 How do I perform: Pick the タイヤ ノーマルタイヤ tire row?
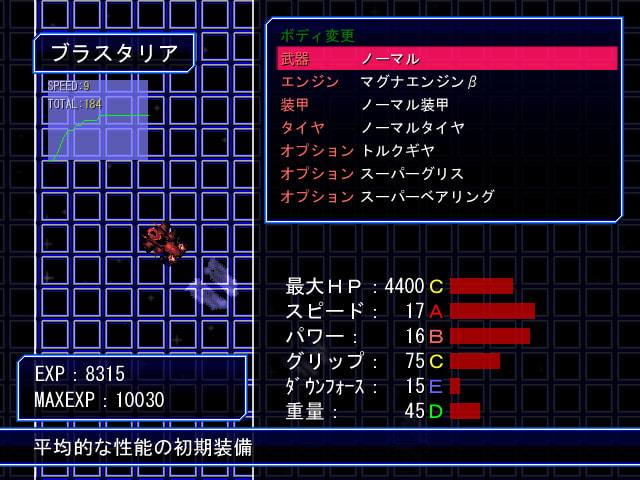click(x=446, y=128)
